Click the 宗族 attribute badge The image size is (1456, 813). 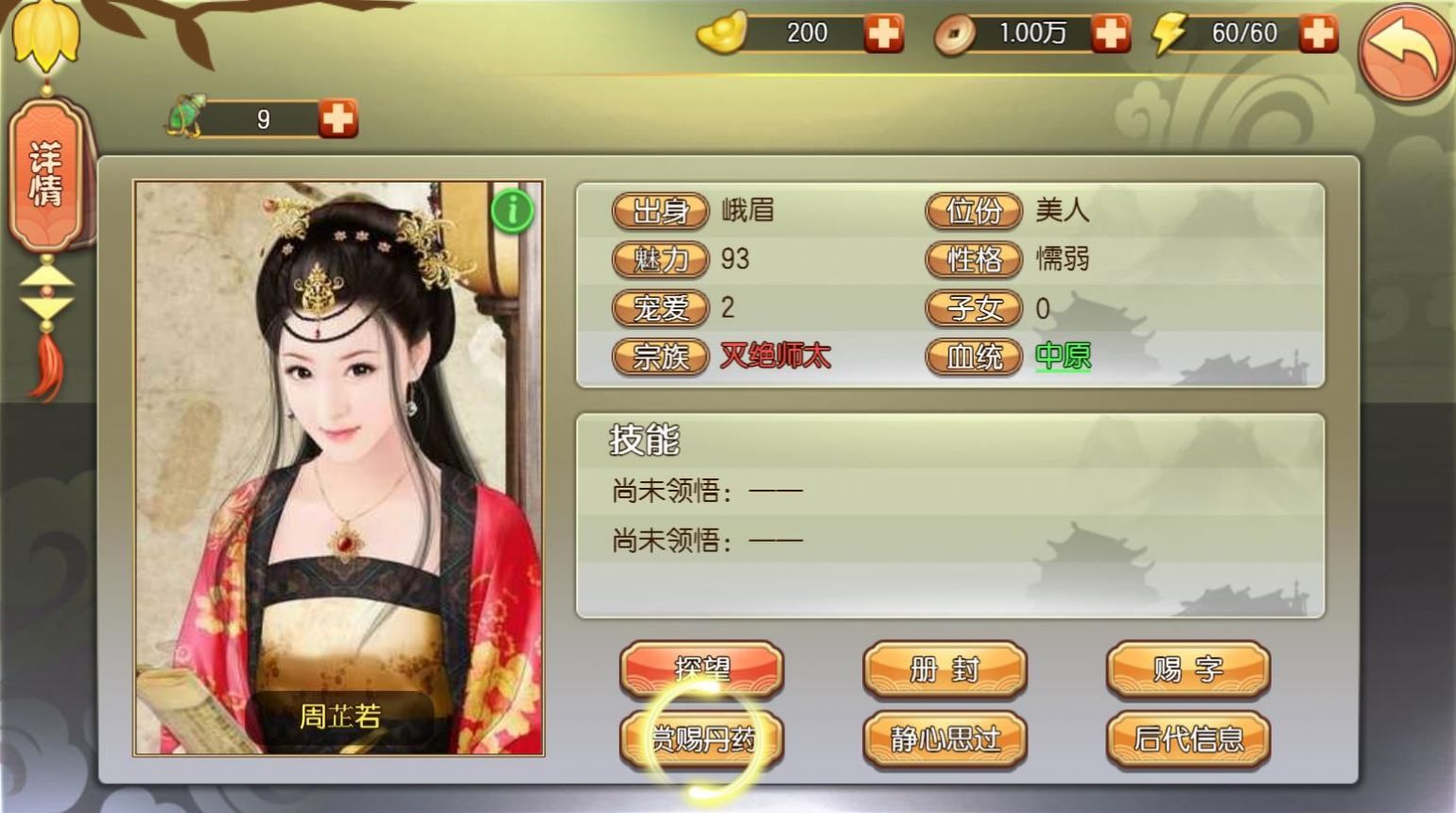tap(659, 357)
